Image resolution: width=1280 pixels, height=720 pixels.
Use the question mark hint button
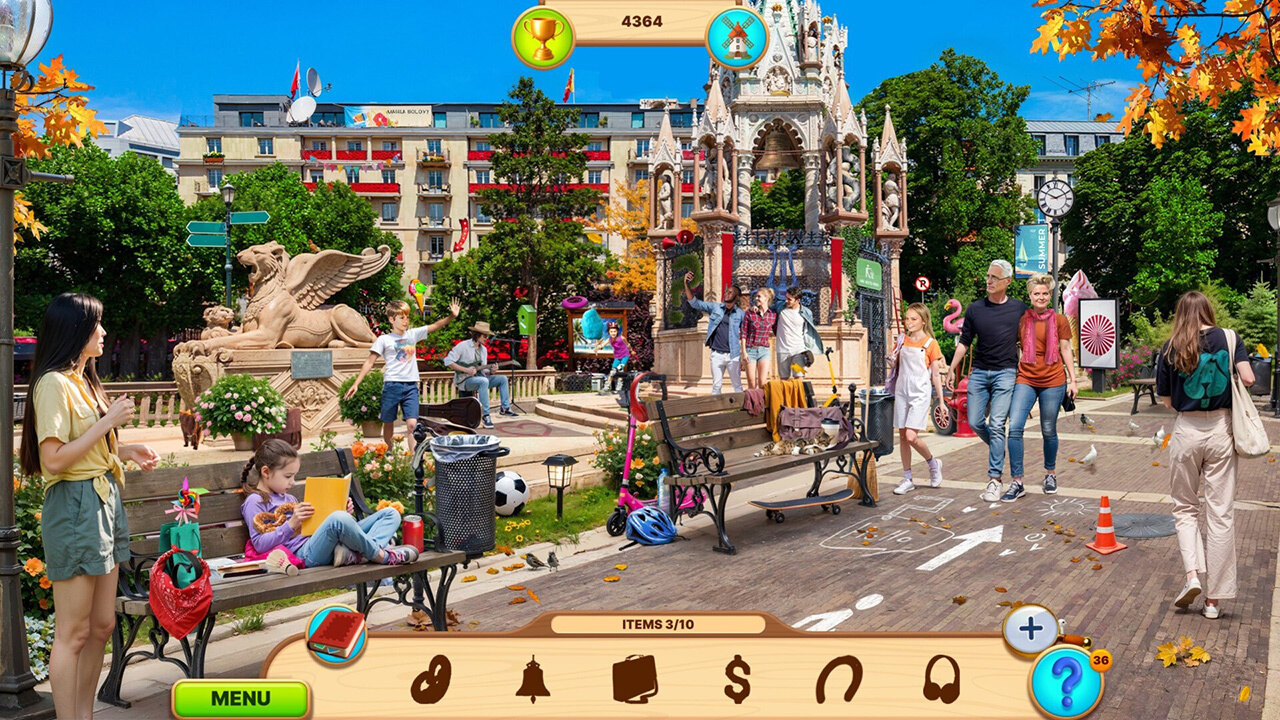click(x=1066, y=682)
